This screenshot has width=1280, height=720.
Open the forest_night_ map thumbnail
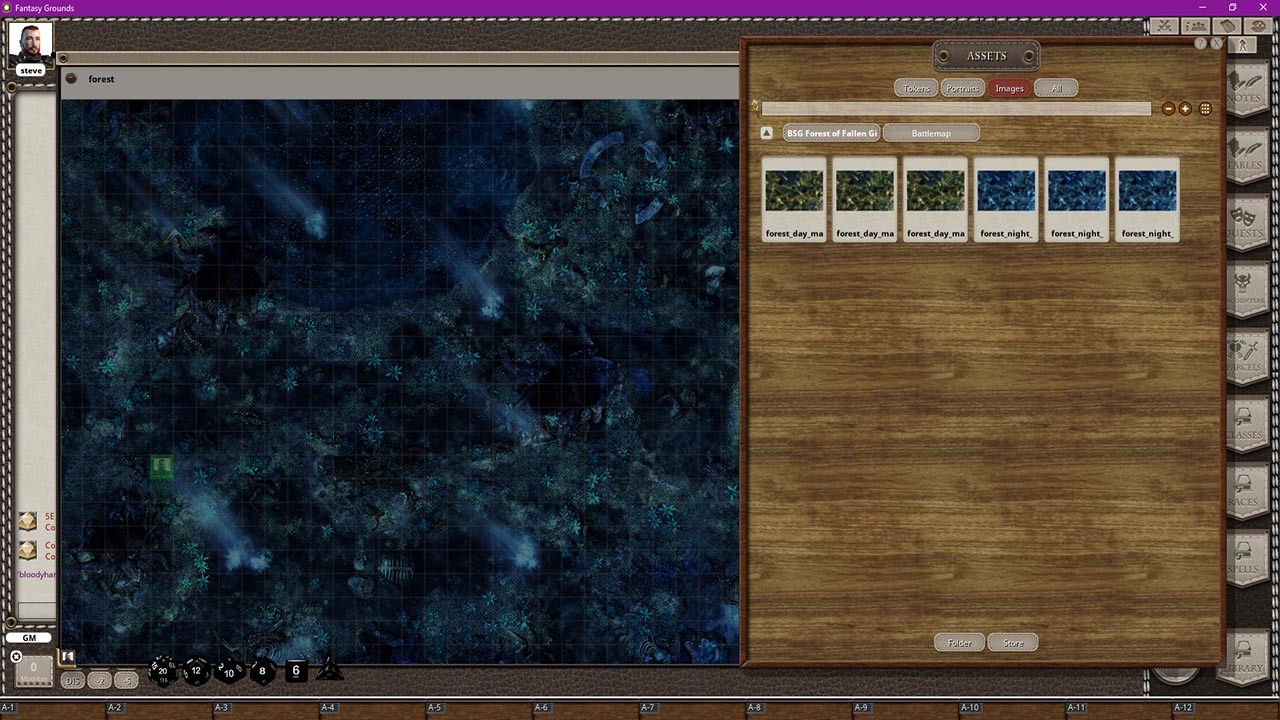[1006, 190]
